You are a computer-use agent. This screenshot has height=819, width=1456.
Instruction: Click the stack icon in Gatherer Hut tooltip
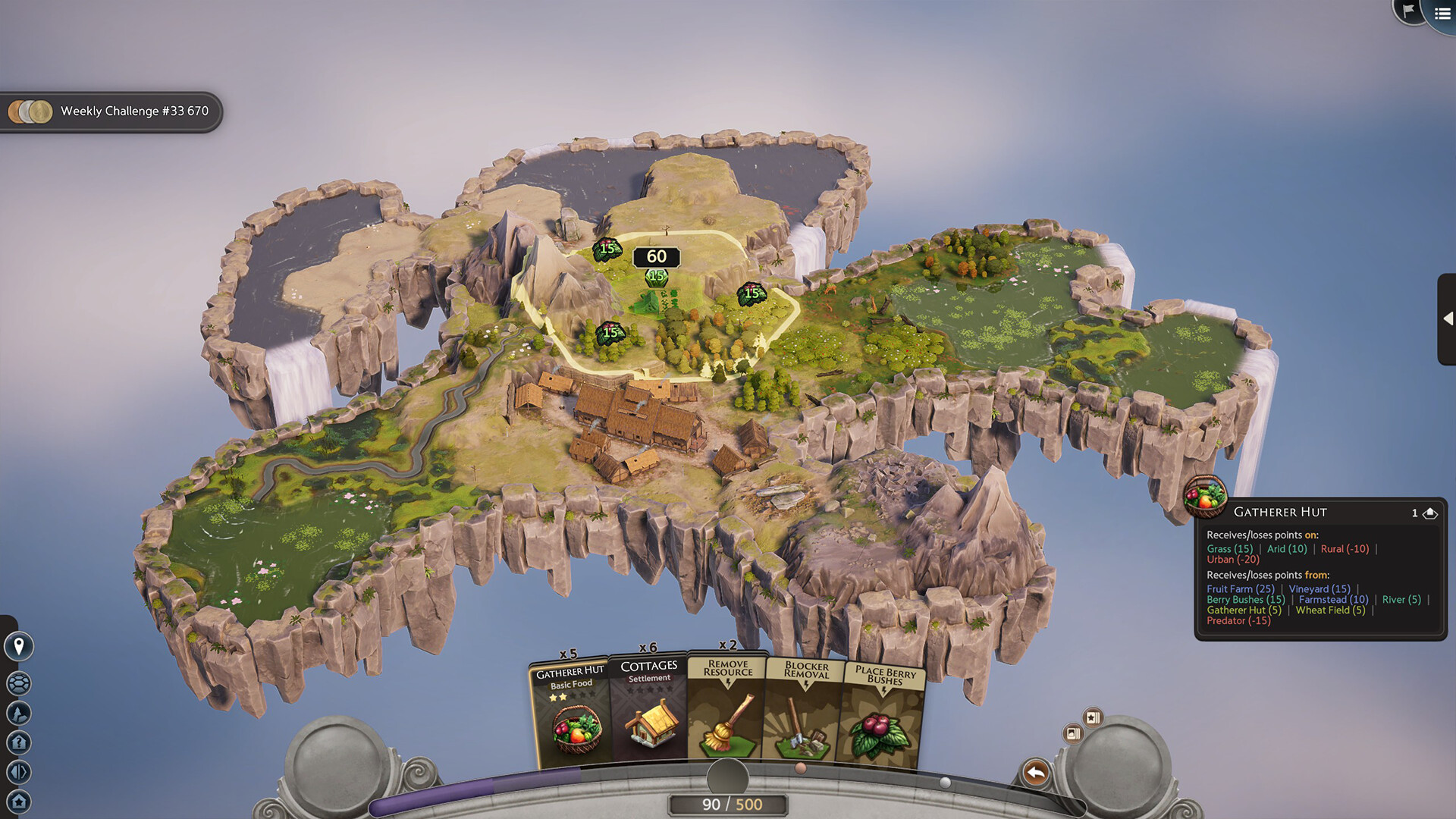point(1430,513)
